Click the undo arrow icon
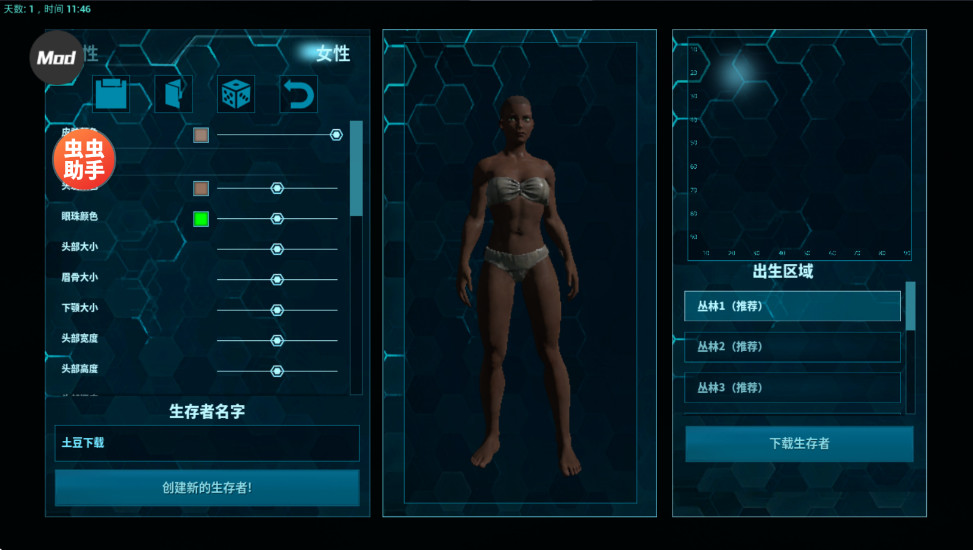The image size is (973, 550). 298,94
